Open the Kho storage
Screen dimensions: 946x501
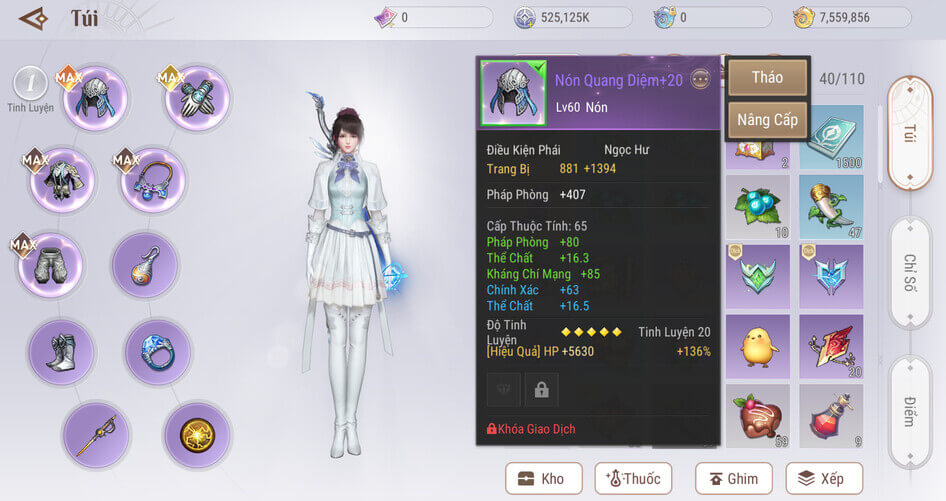(543, 478)
